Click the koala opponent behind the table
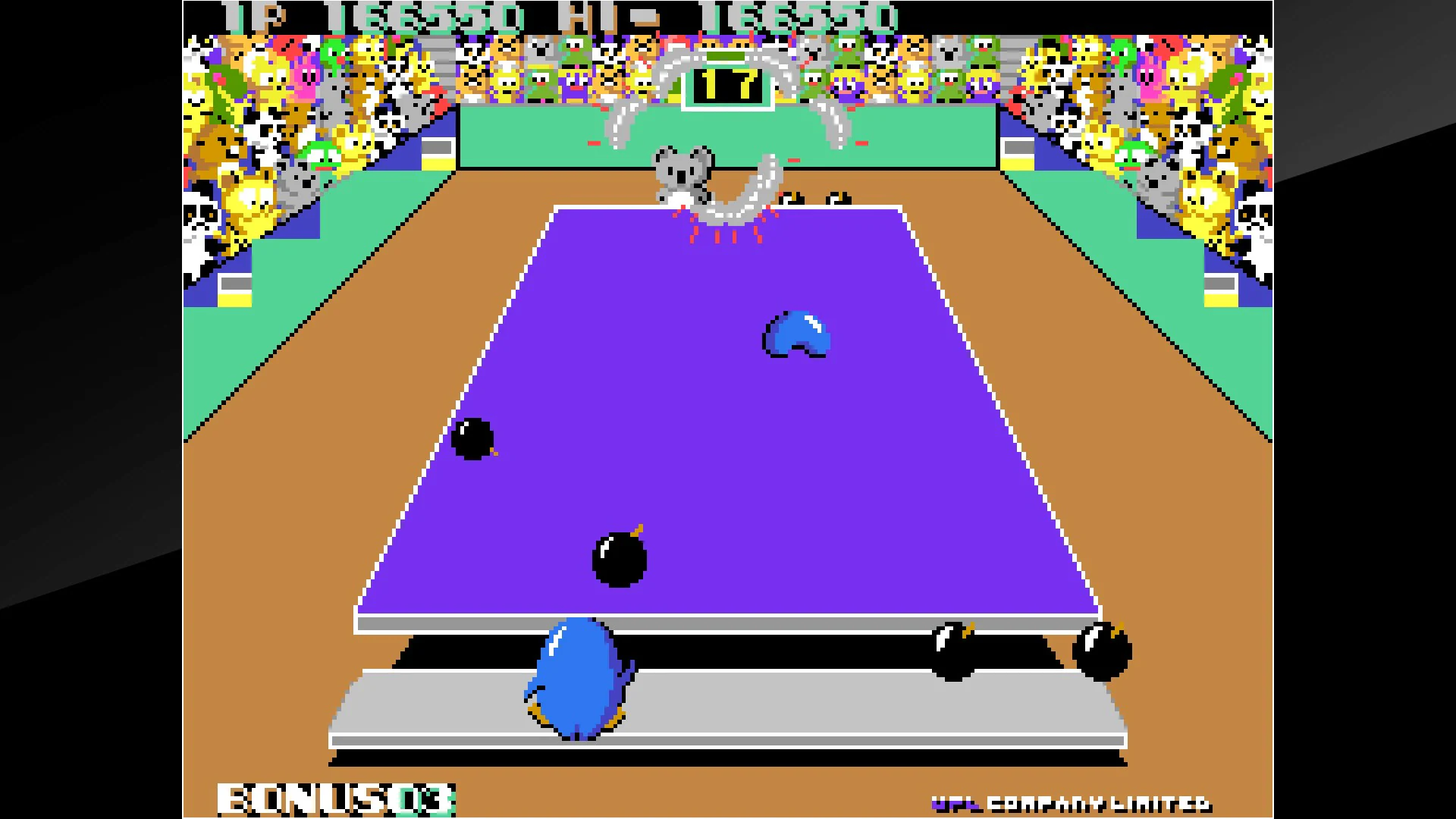 (x=682, y=171)
